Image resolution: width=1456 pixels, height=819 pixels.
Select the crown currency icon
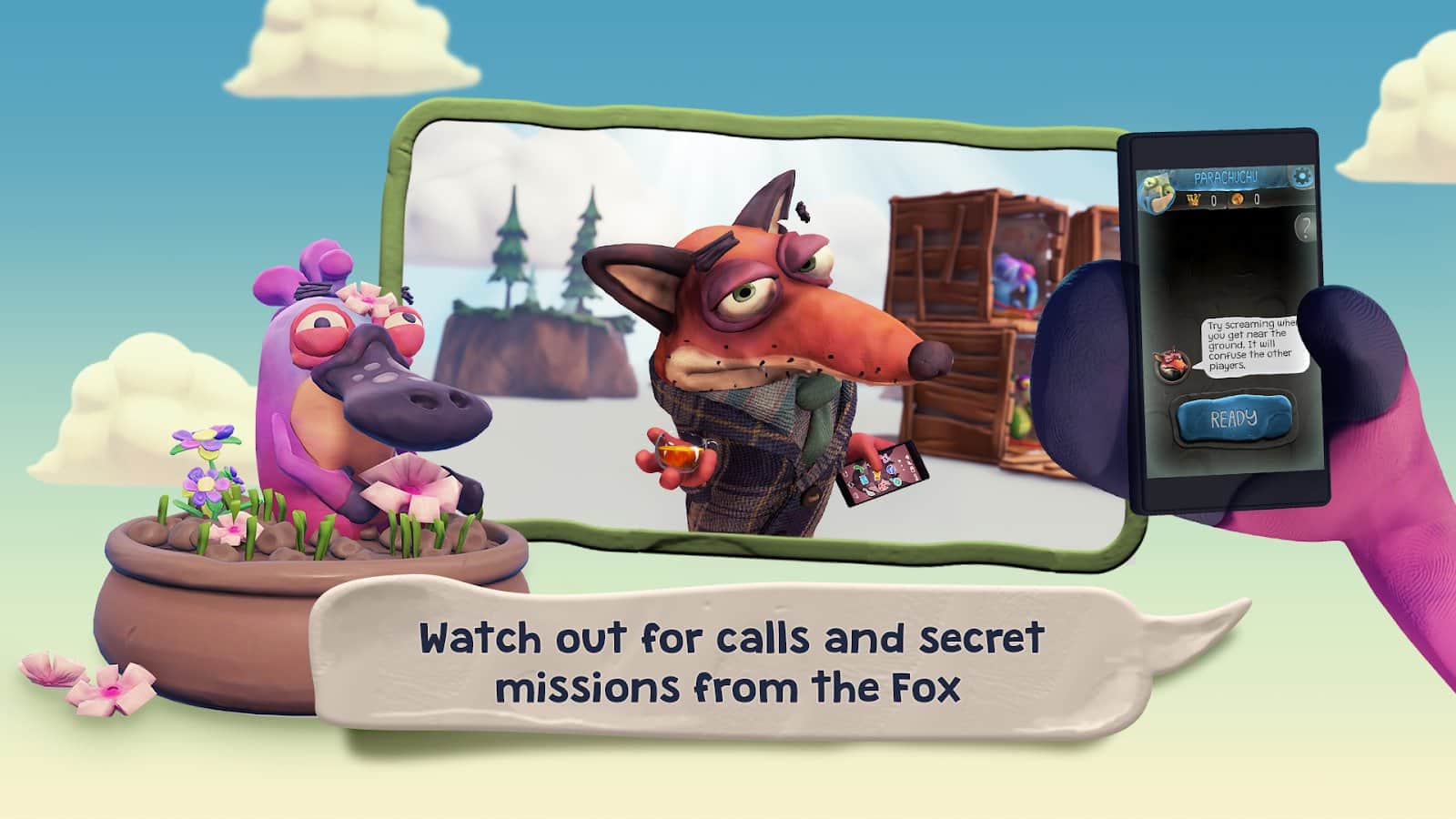click(1193, 199)
